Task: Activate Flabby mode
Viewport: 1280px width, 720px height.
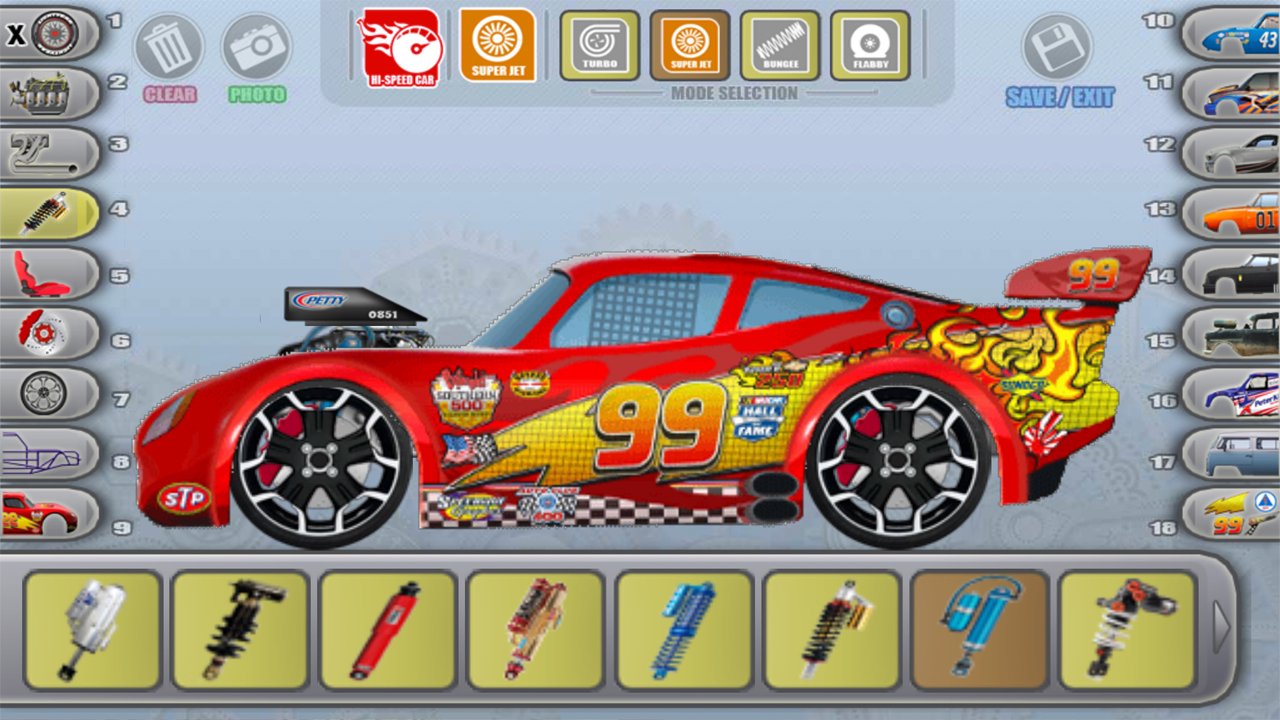Action: tap(869, 45)
